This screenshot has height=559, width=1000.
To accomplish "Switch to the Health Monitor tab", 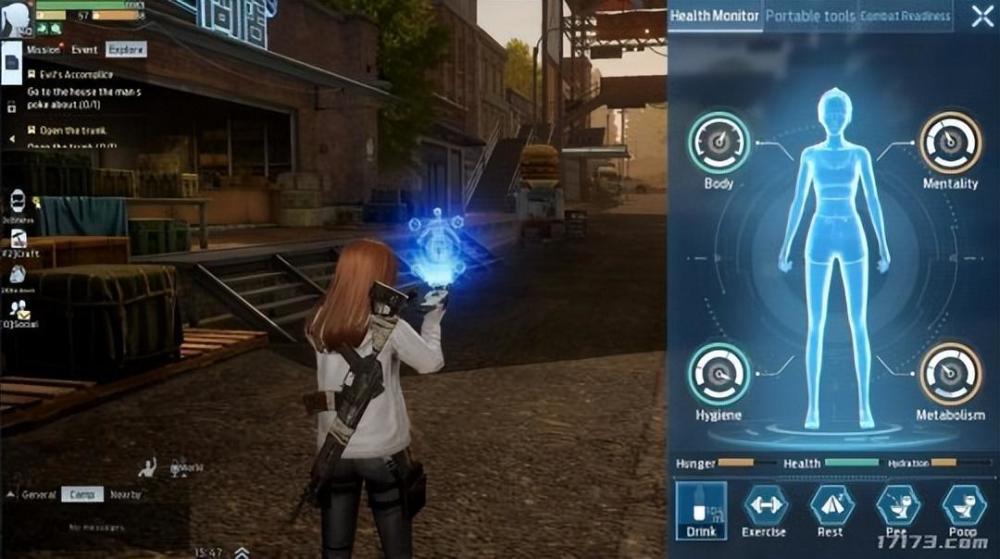I will click(x=714, y=16).
